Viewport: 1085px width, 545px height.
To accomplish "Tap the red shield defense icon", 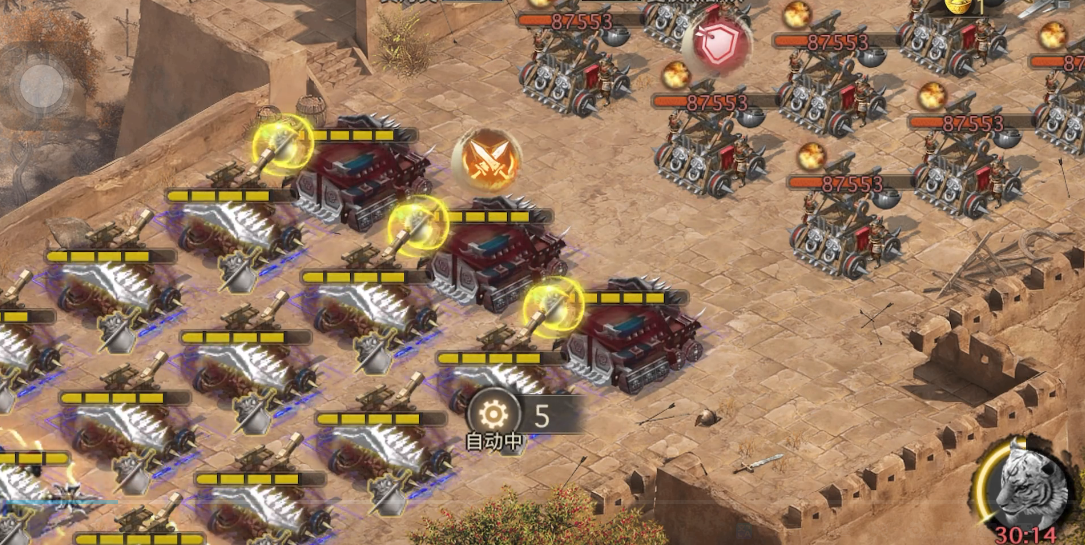I will coord(716,44).
